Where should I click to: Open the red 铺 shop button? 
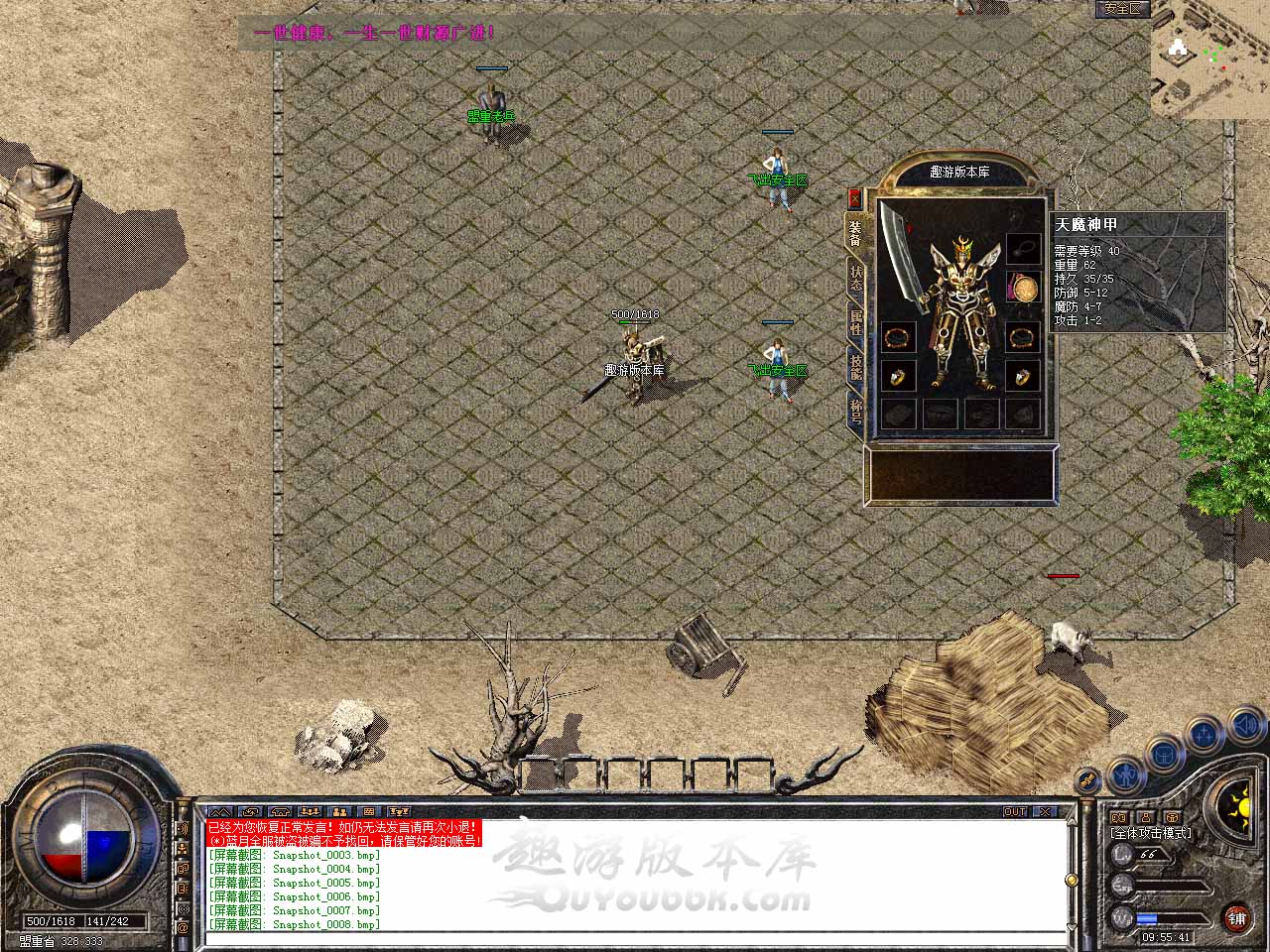[x=1236, y=917]
